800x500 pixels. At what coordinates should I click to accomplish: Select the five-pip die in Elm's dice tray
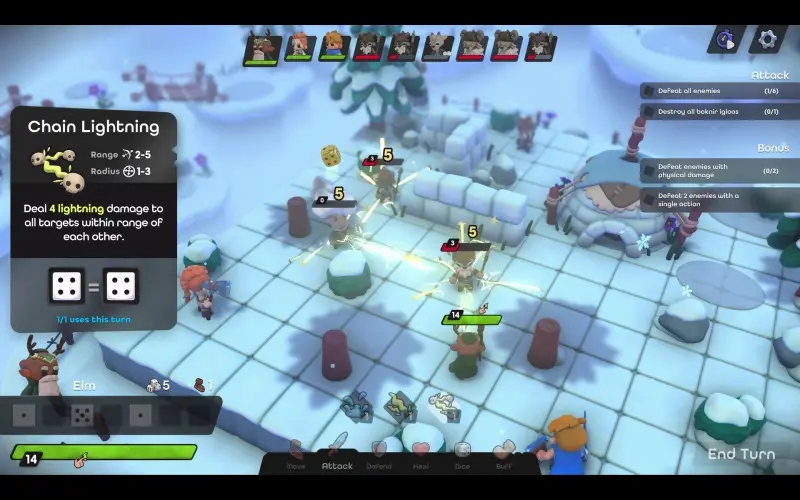[83, 414]
